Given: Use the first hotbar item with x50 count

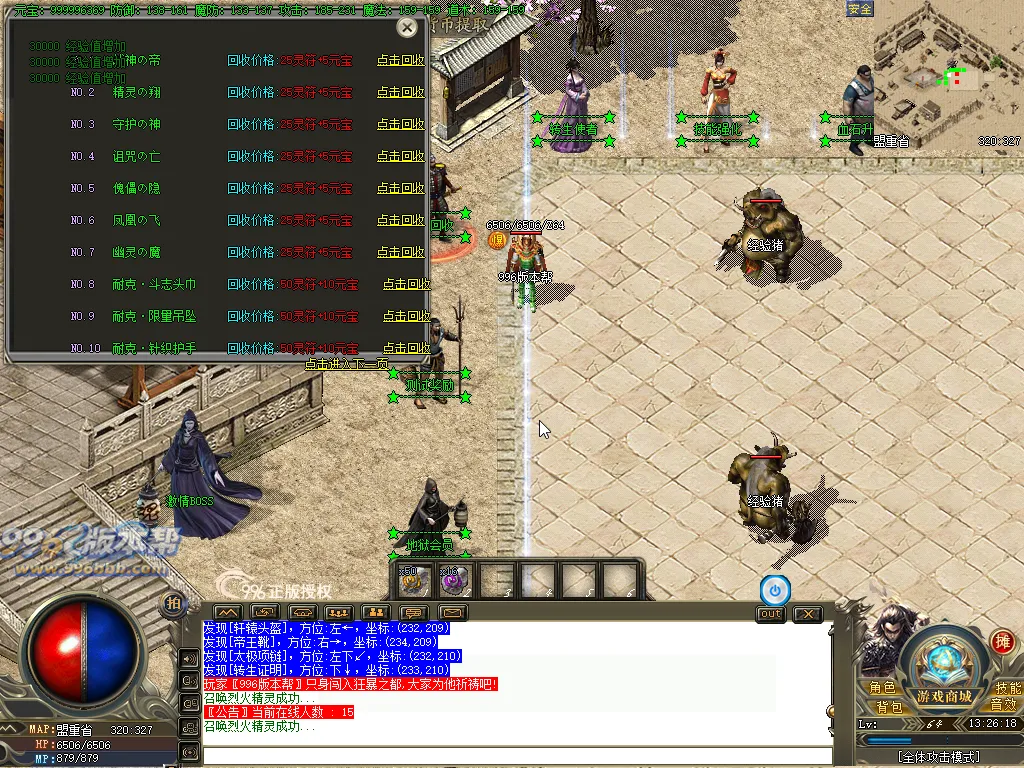Looking at the screenshot, I should click(x=414, y=580).
